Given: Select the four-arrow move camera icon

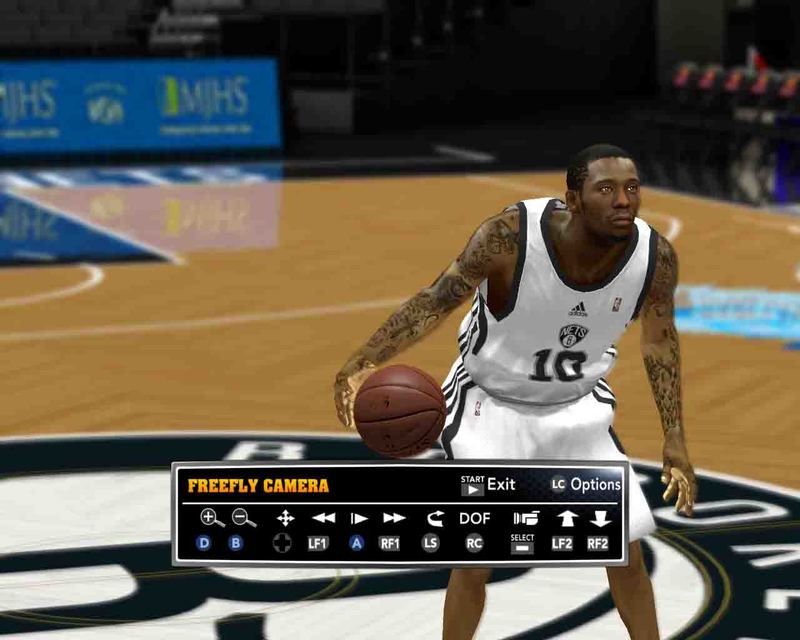Looking at the screenshot, I should click(285, 518).
